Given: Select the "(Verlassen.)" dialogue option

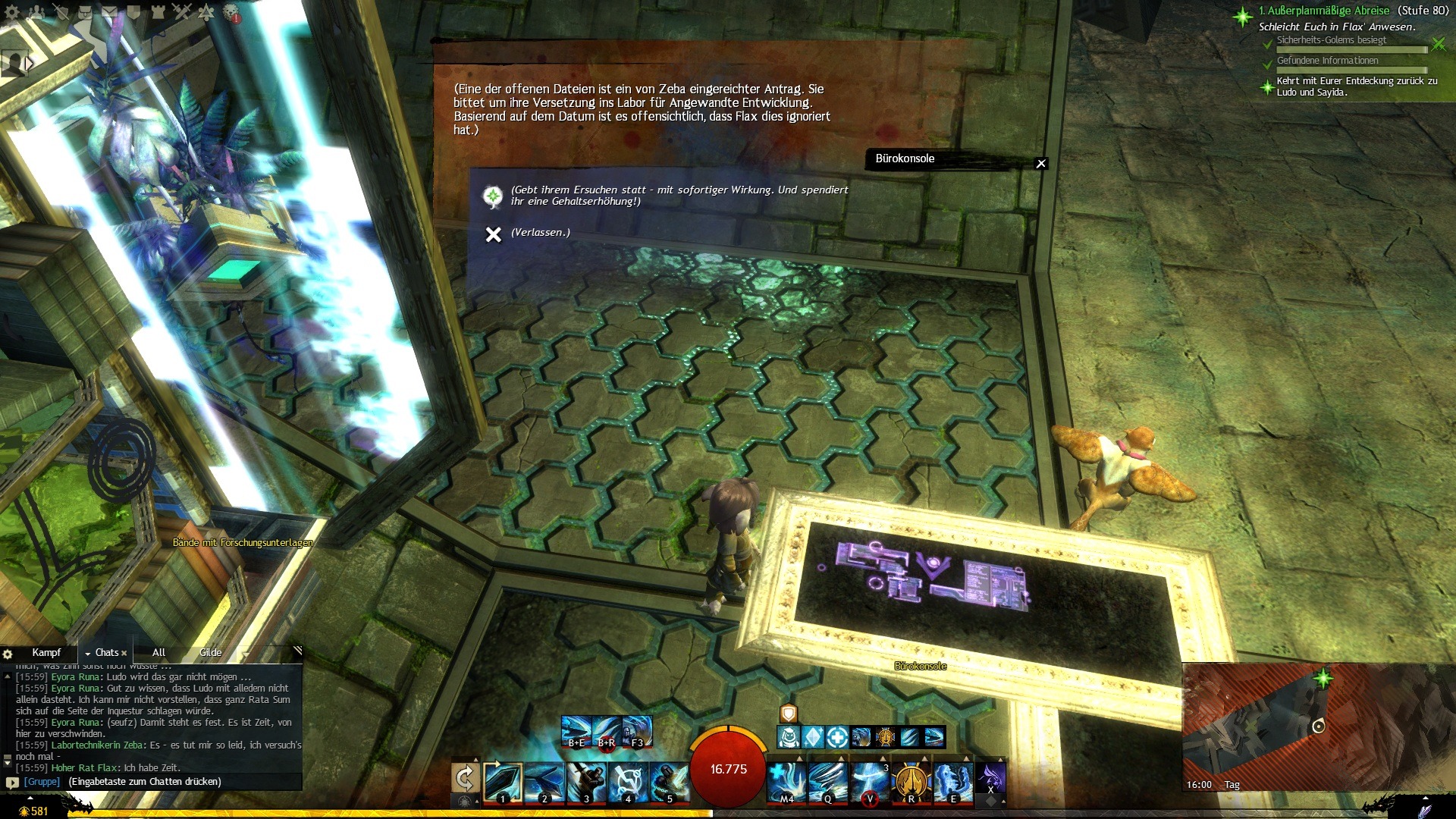Looking at the screenshot, I should coord(540,233).
